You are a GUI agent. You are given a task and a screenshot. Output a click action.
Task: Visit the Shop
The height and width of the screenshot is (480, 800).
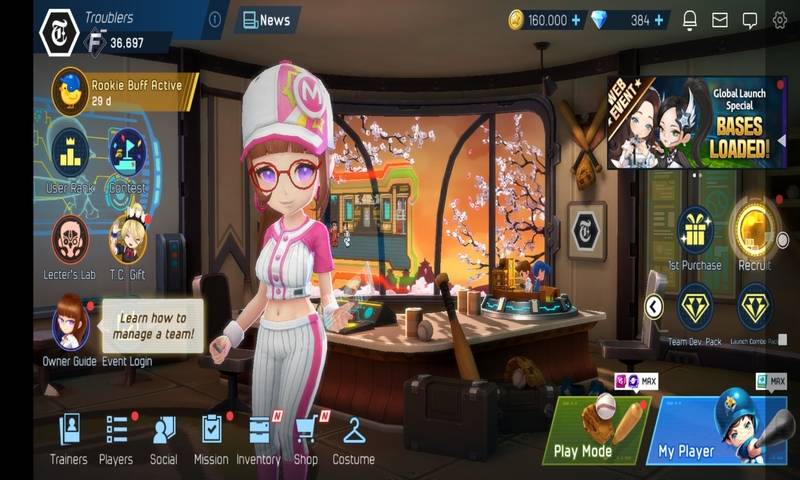point(306,438)
